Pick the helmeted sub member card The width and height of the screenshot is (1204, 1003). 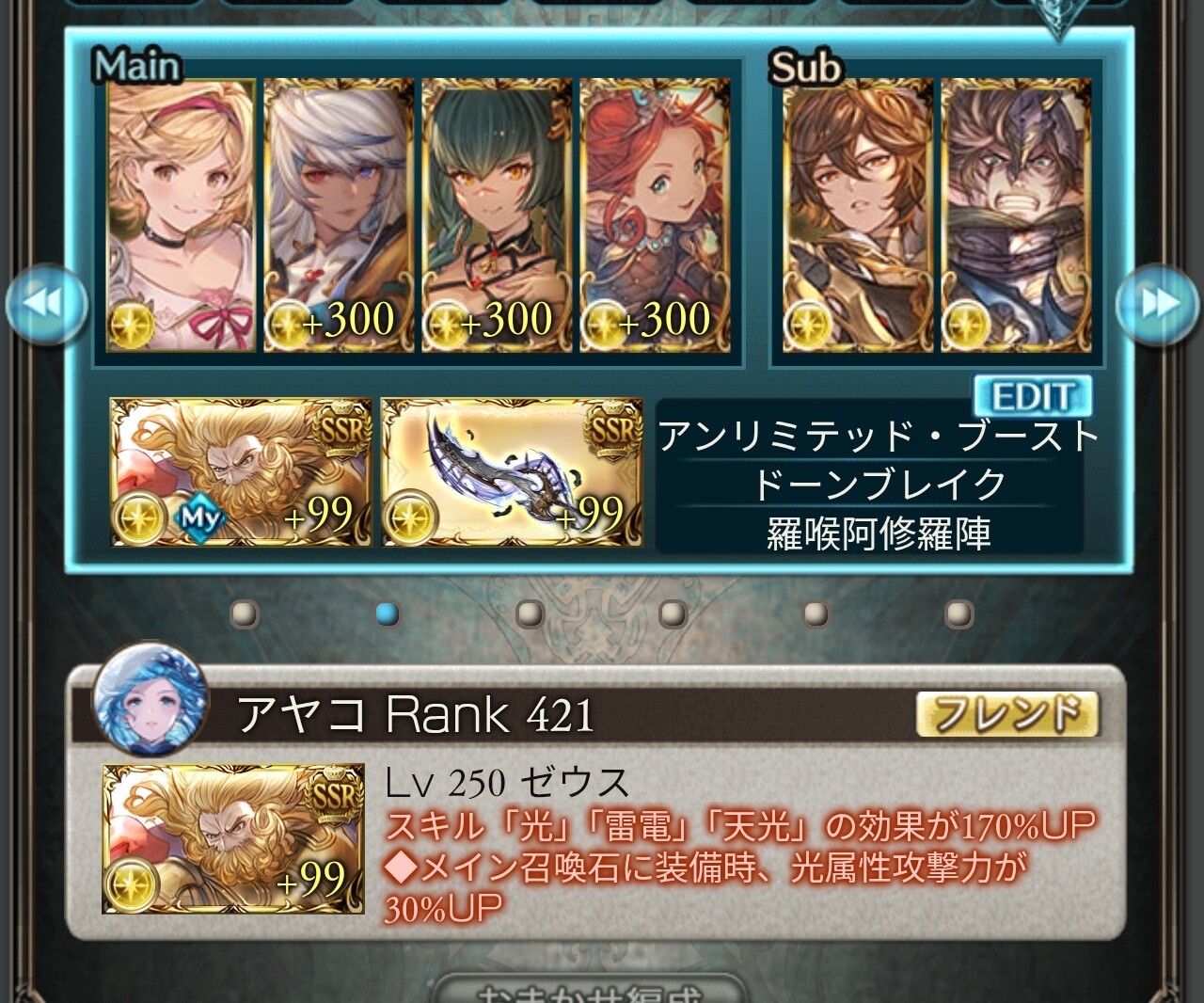(1017, 215)
